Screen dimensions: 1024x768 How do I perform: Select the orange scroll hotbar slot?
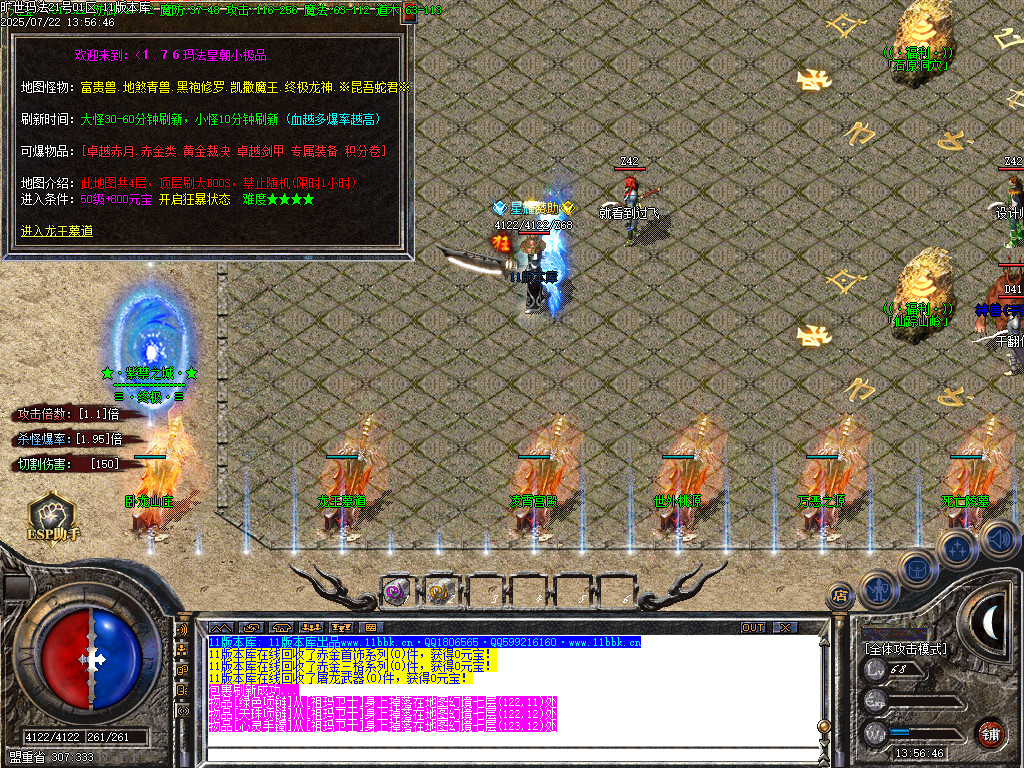[x=440, y=591]
